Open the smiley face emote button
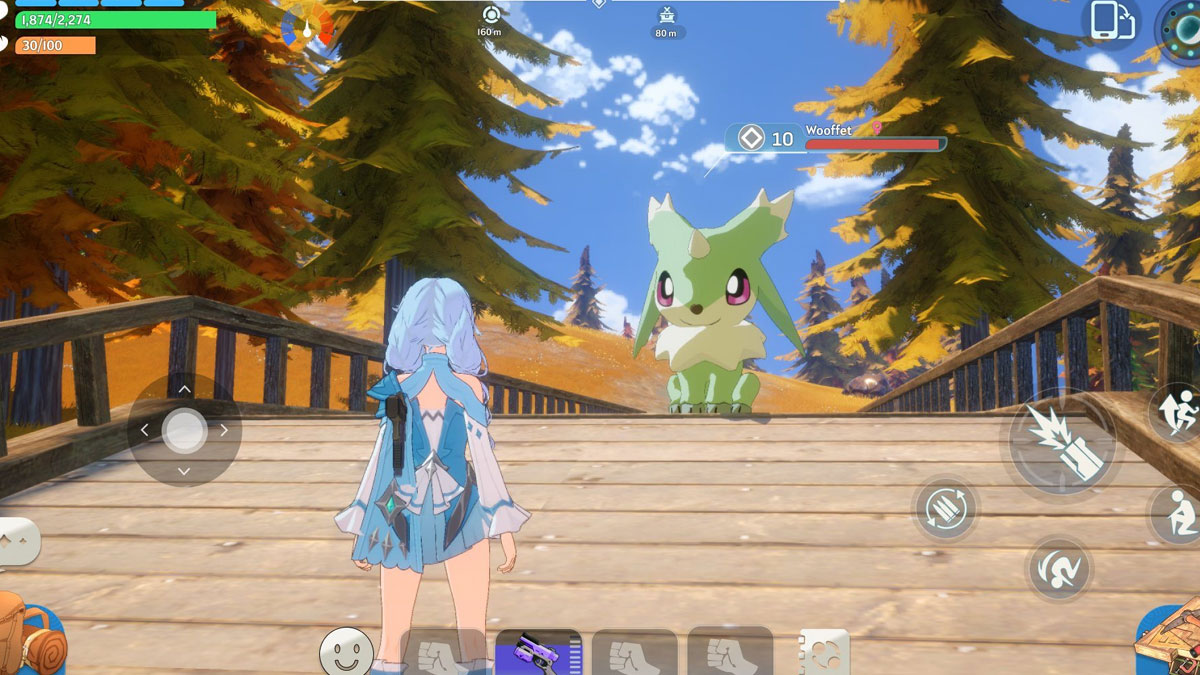This screenshot has height=675, width=1200. click(346, 652)
